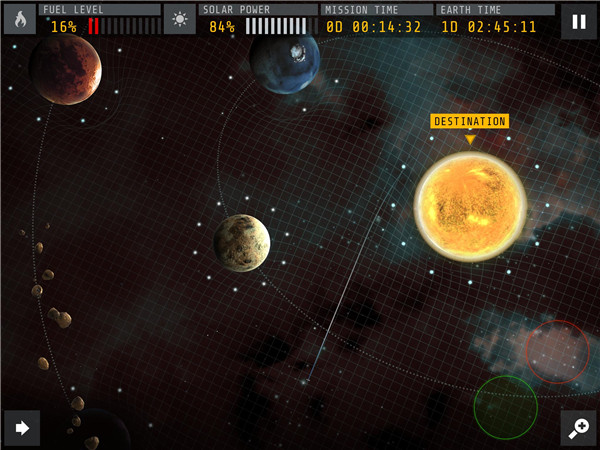Tap the white arrow button

tap(21, 428)
